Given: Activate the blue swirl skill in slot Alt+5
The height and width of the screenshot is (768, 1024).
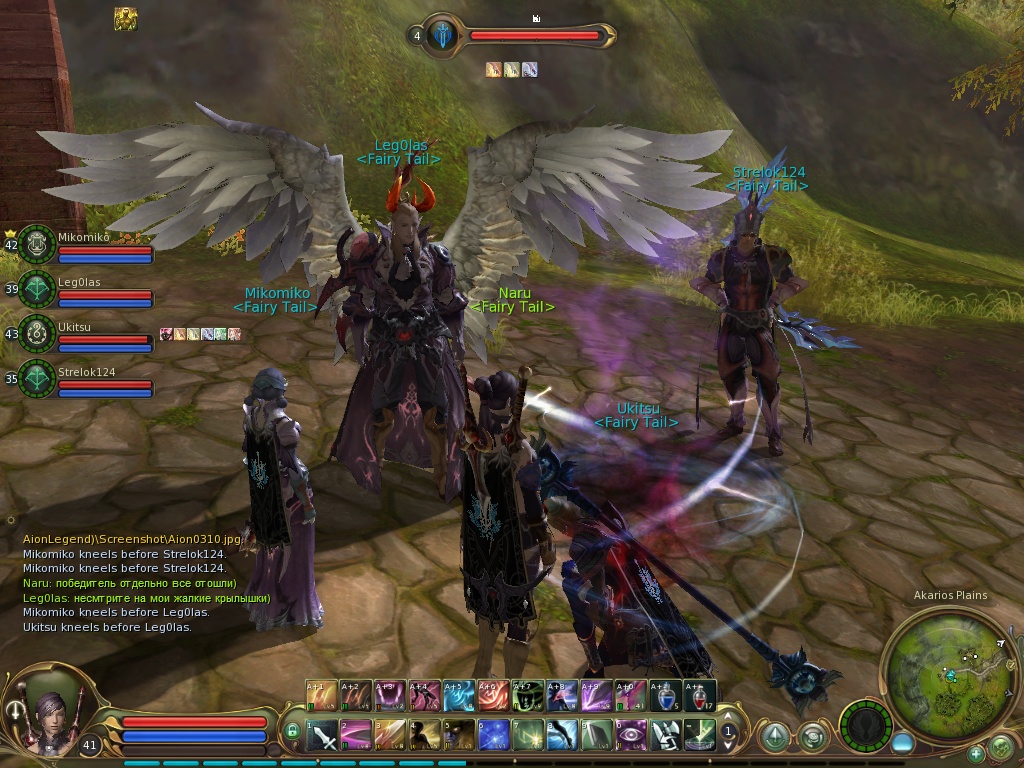Looking at the screenshot, I should (458, 696).
